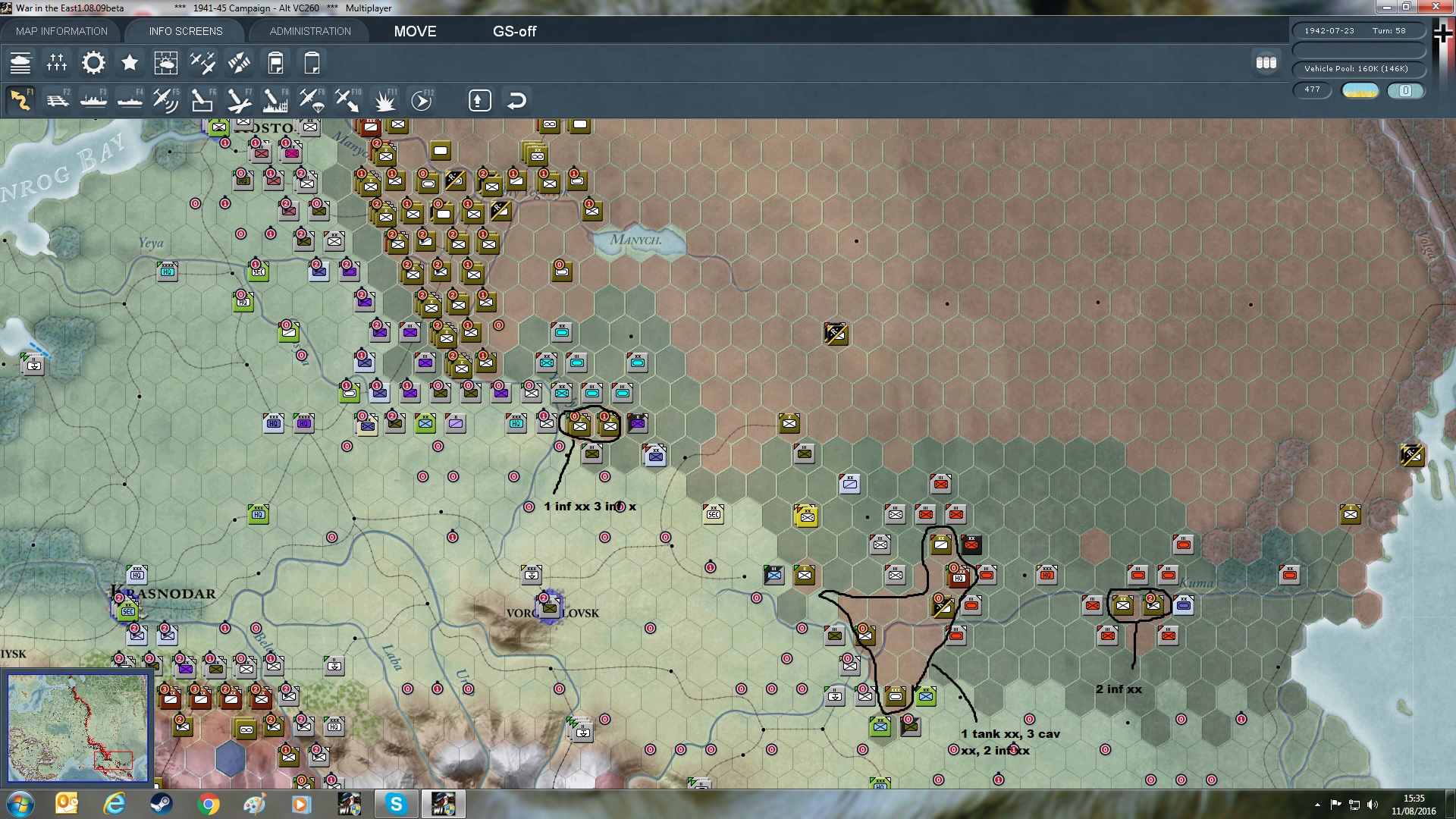The height and width of the screenshot is (819, 1456).
Task: Open strategic bombing mission mode (F8)
Action: pyautogui.click(x=275, y=99)
